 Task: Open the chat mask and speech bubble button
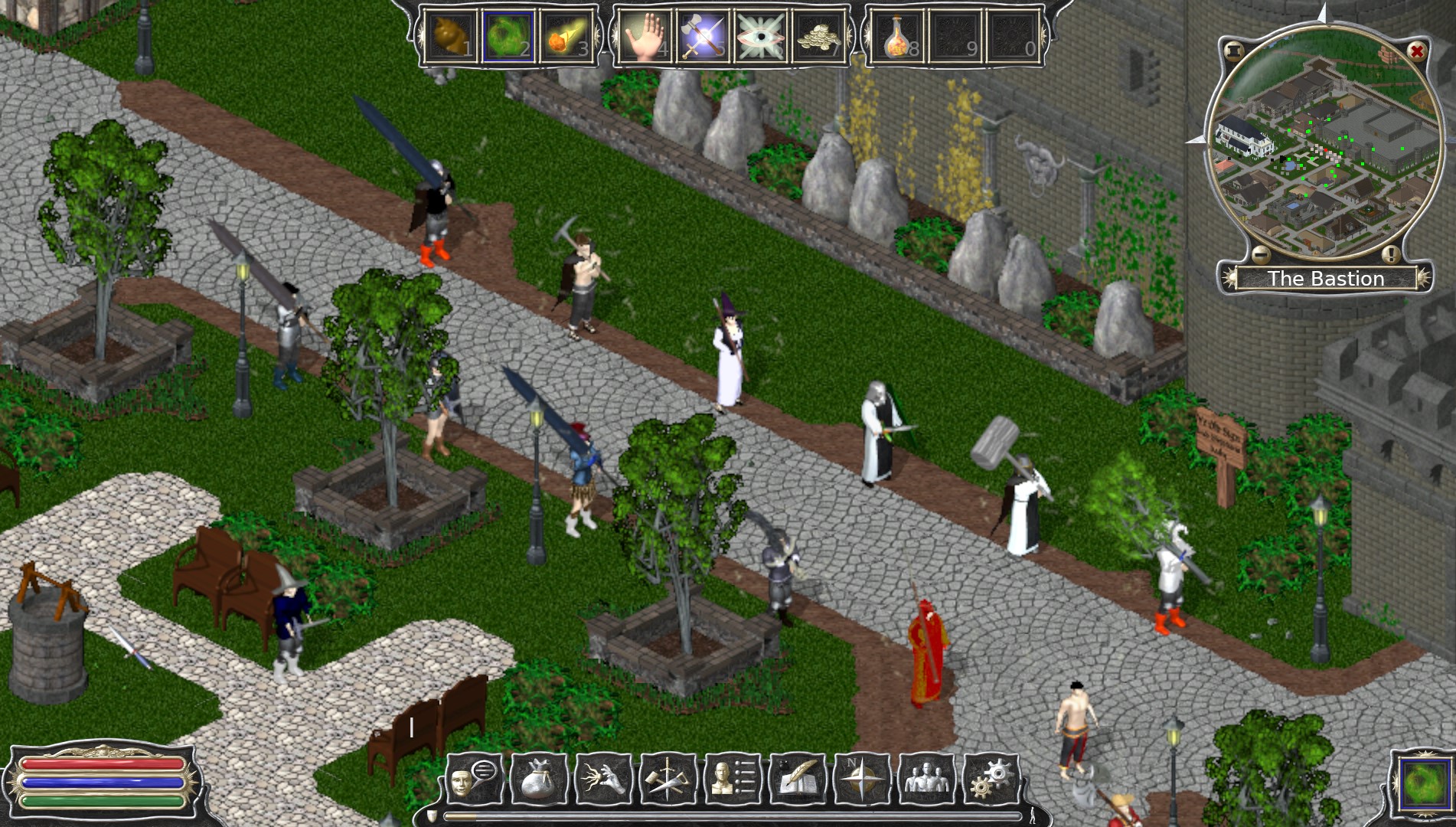point(474,780)
